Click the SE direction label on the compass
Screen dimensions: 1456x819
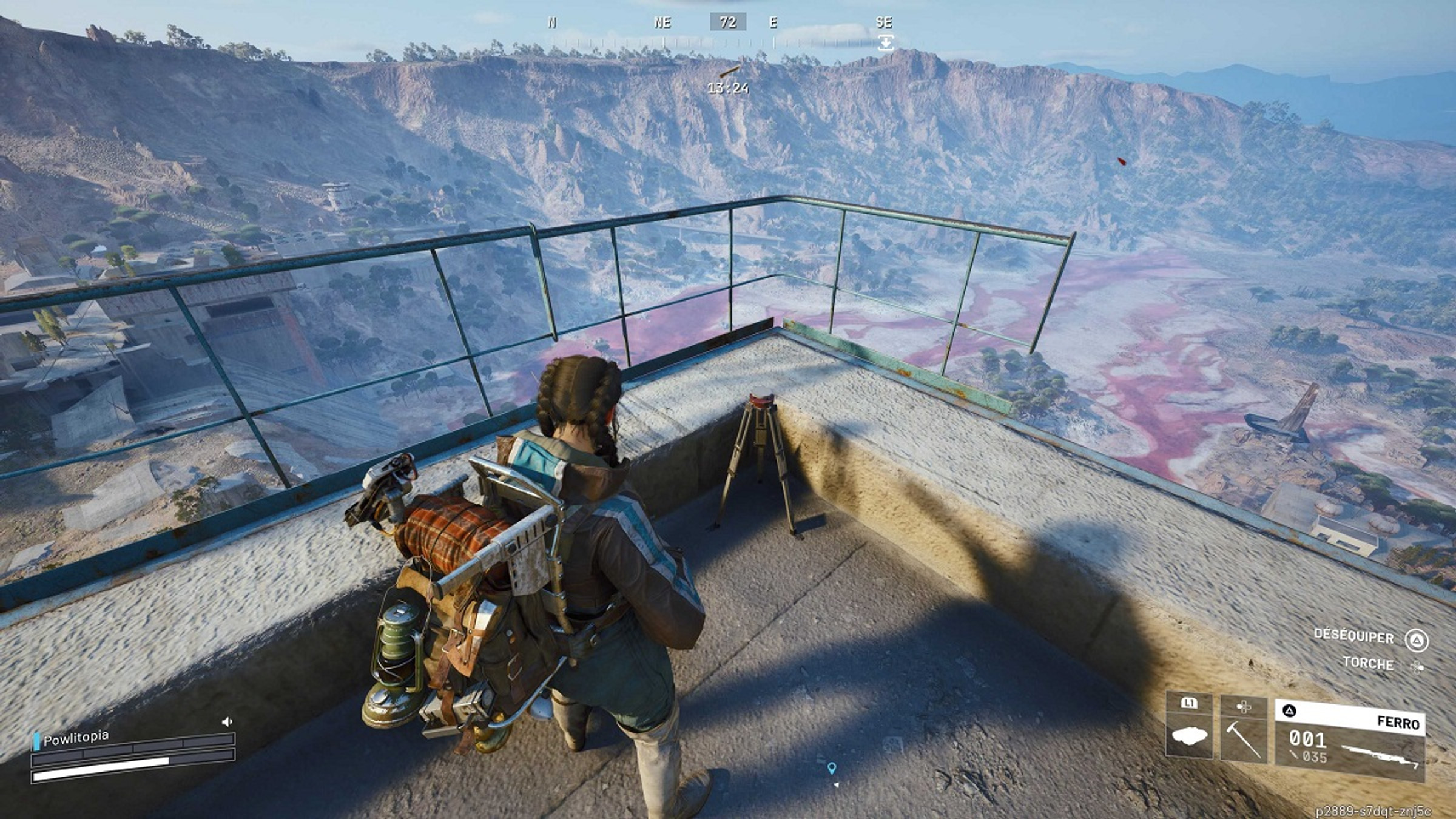pyautogui.click(x=885, y=22)
